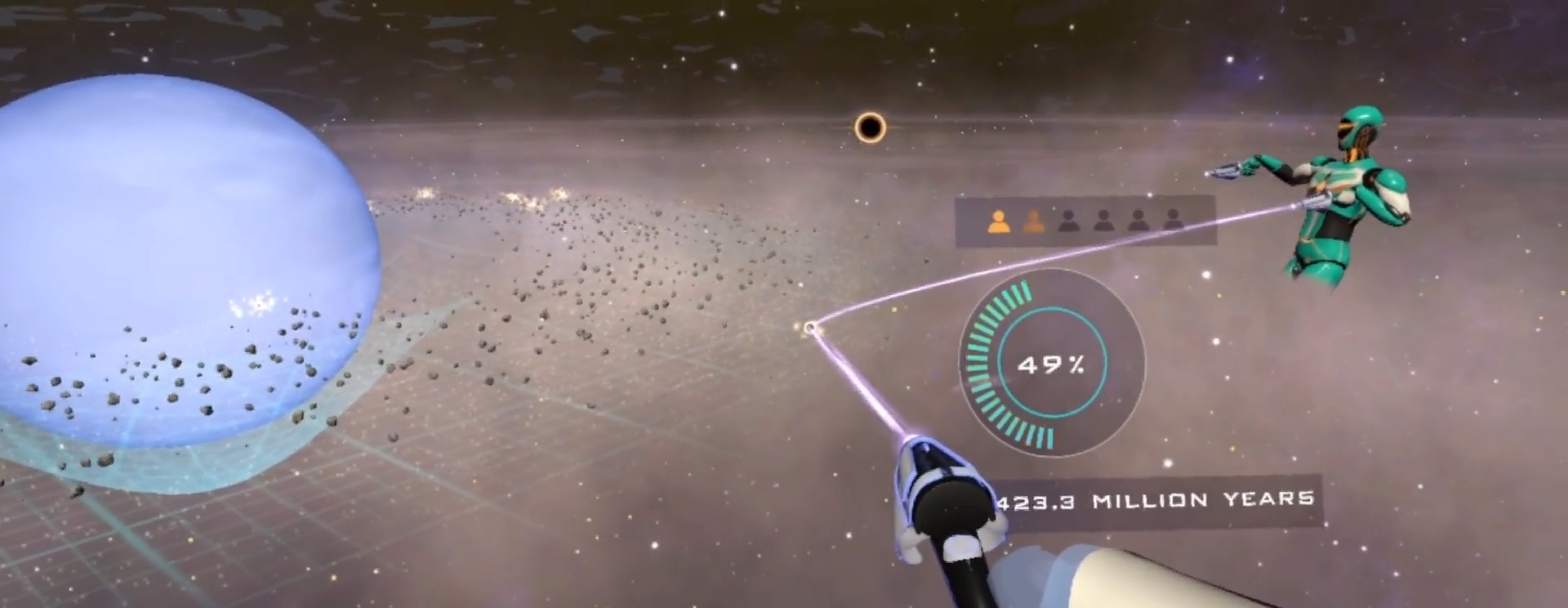Click the laser beam convergence point

tap(810, 327)
